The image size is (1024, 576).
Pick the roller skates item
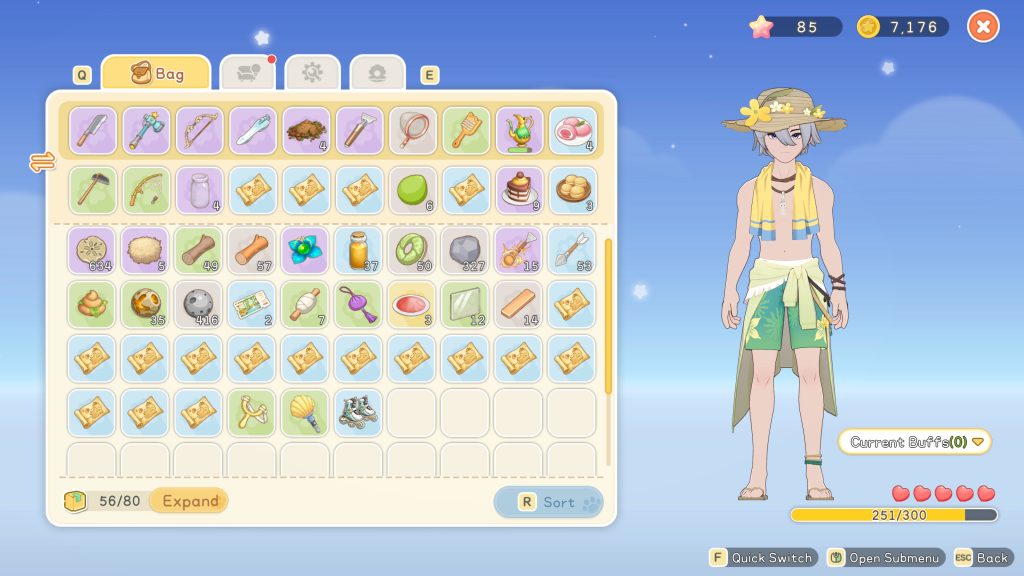(359, 412)
